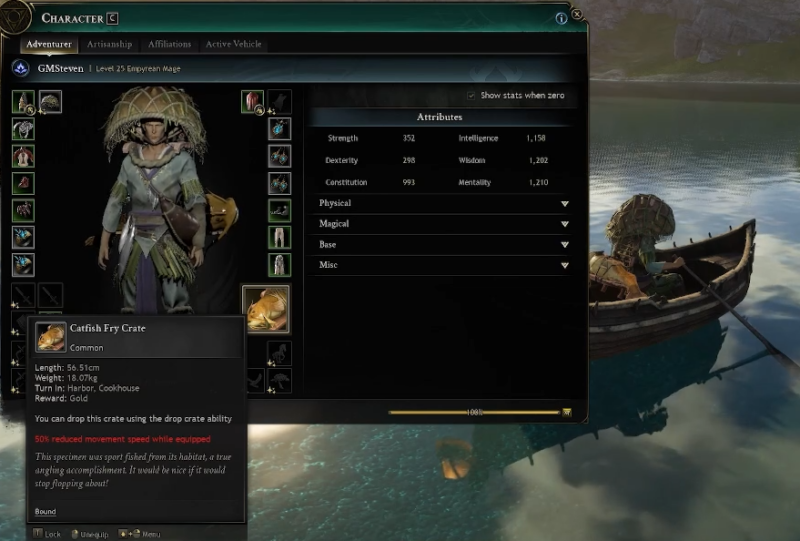Show the Adventurer tab
800x541 pixels.
[x=49, y=44]
